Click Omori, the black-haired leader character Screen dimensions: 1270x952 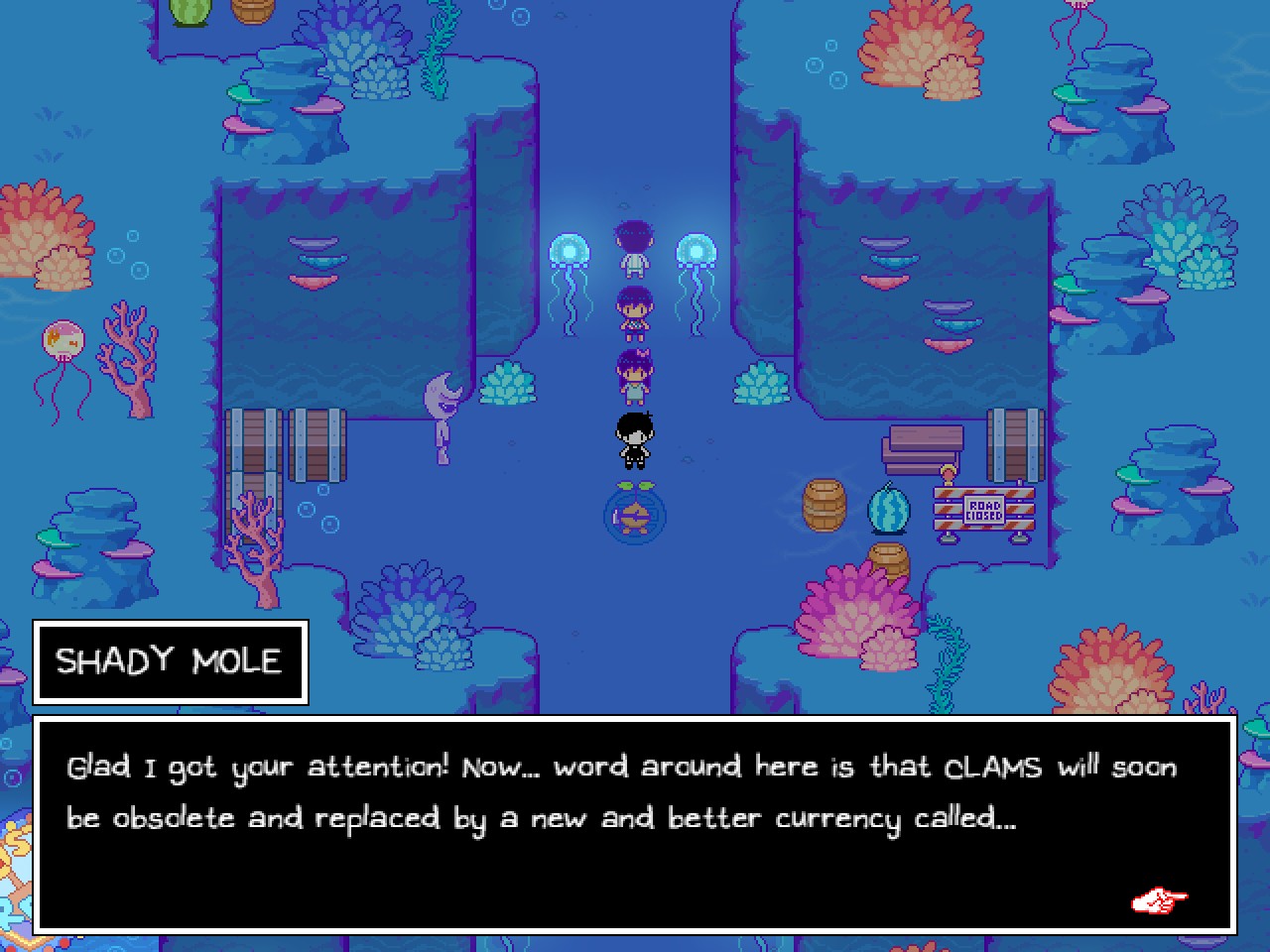[634, 439]
